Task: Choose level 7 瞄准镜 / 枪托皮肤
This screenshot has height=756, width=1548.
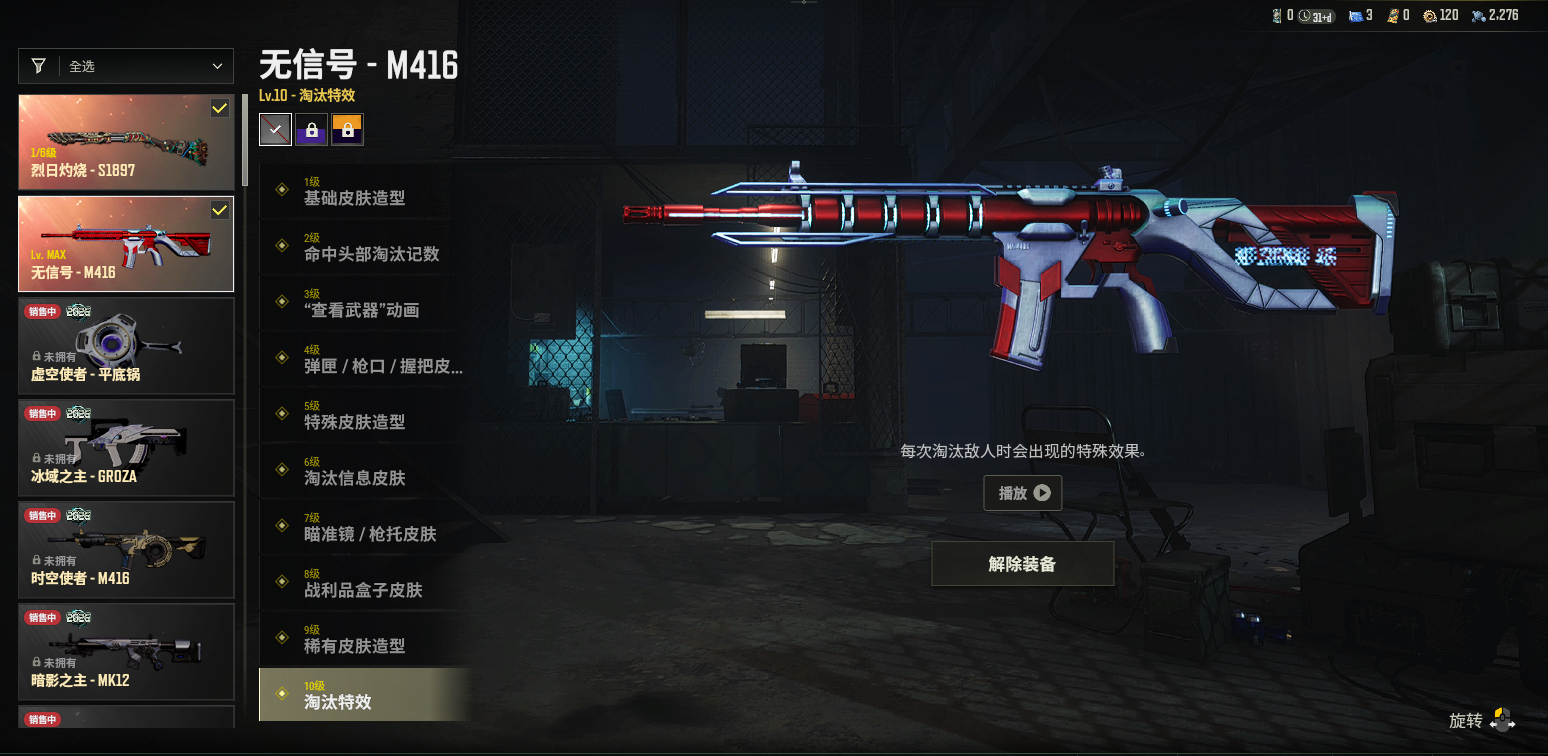Action: [362, 527]
